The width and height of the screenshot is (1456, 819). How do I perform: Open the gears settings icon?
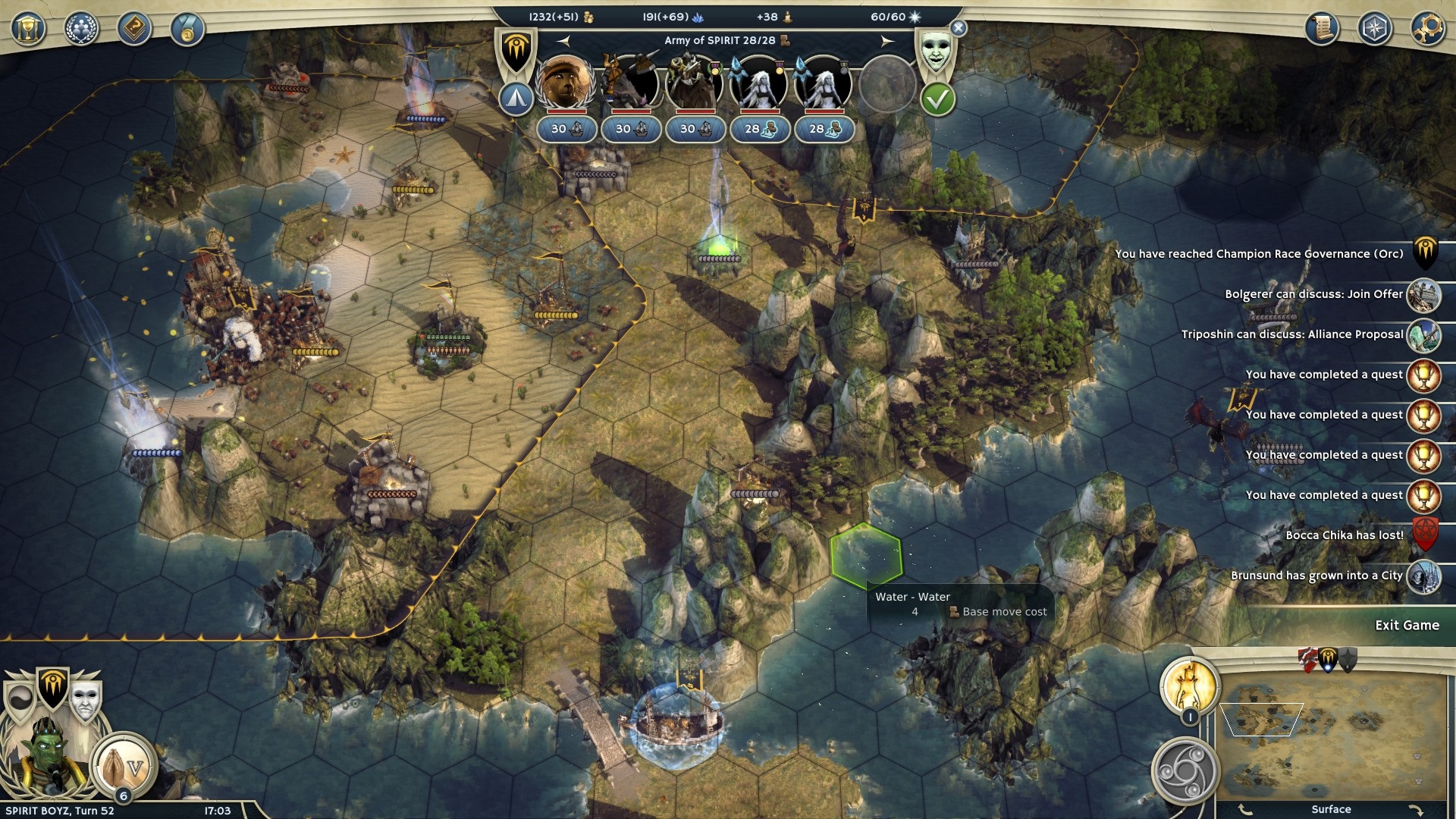click(x=1427, y=29)
